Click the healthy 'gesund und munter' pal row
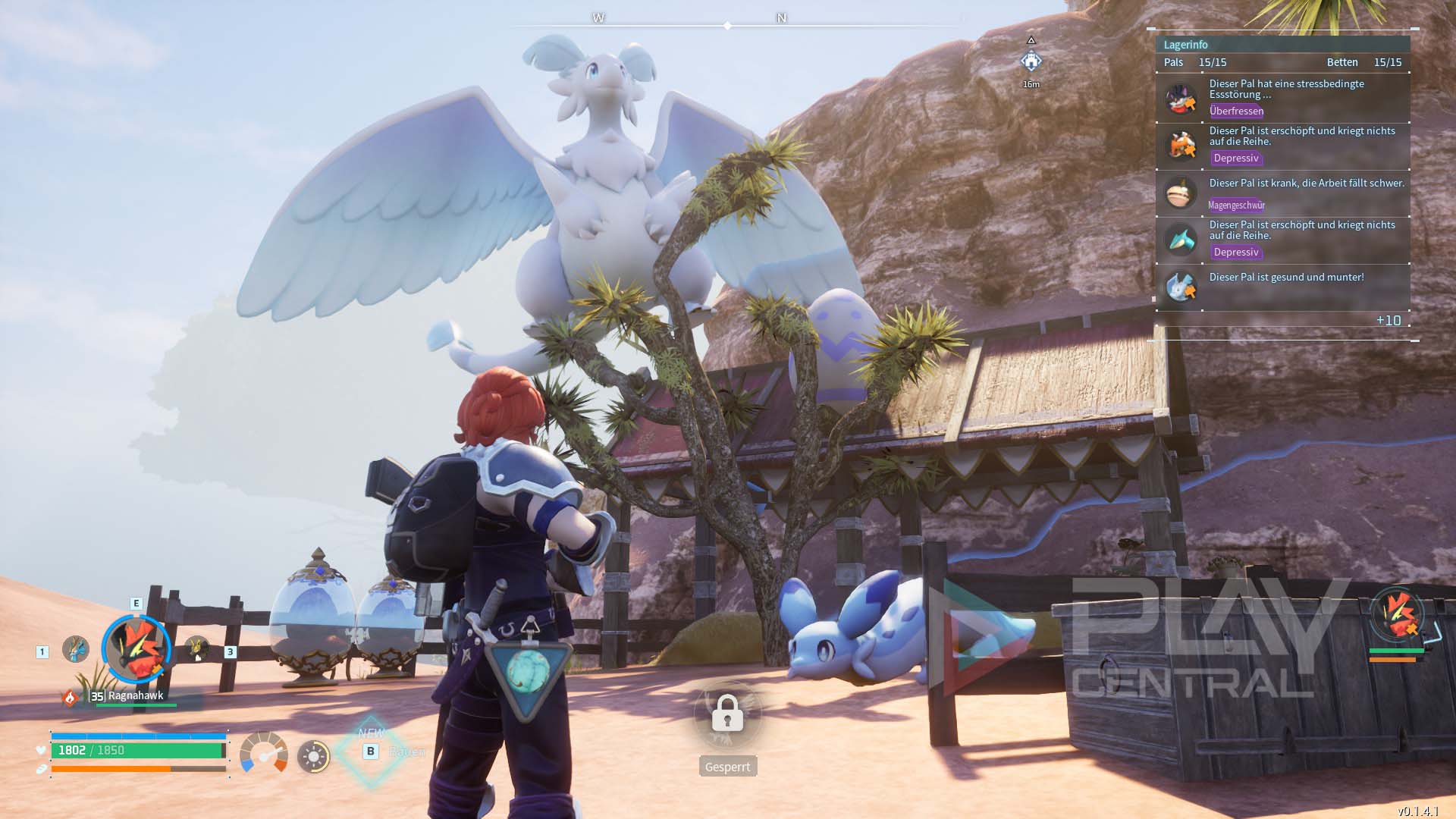Image resolution: width=1456 pixels, height=819 pixels. pos(1282,286)
